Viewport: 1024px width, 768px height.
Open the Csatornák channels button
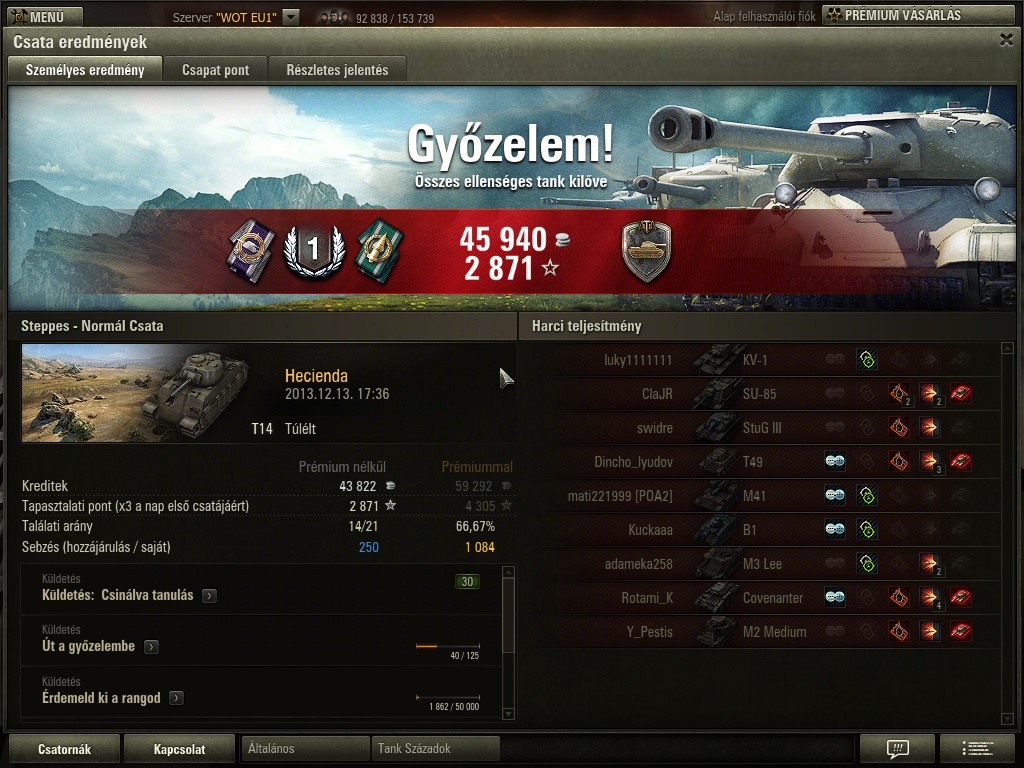(x=64, y=749)
